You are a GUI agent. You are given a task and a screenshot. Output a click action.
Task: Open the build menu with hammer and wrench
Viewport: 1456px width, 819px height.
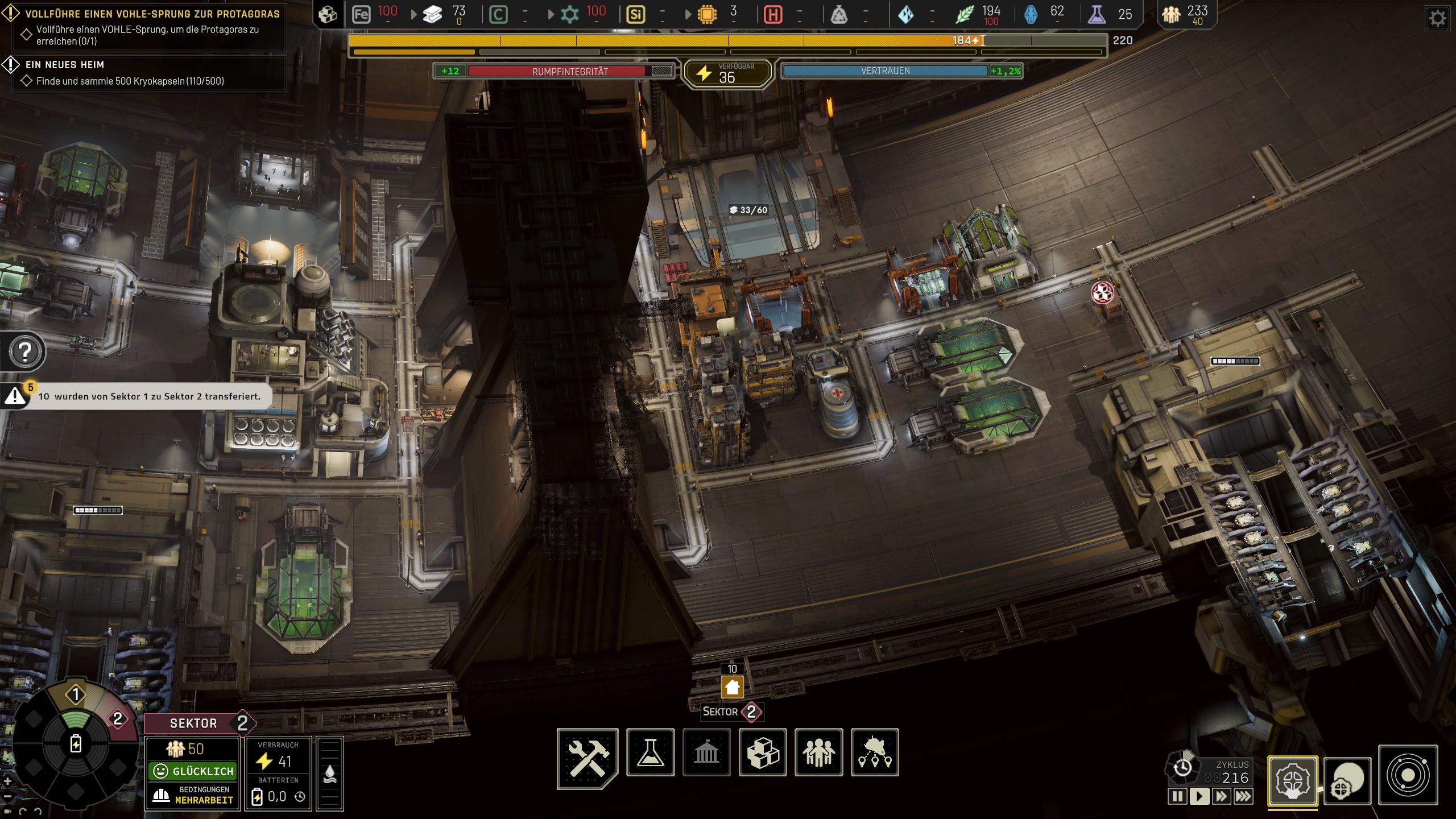[588, 756]
